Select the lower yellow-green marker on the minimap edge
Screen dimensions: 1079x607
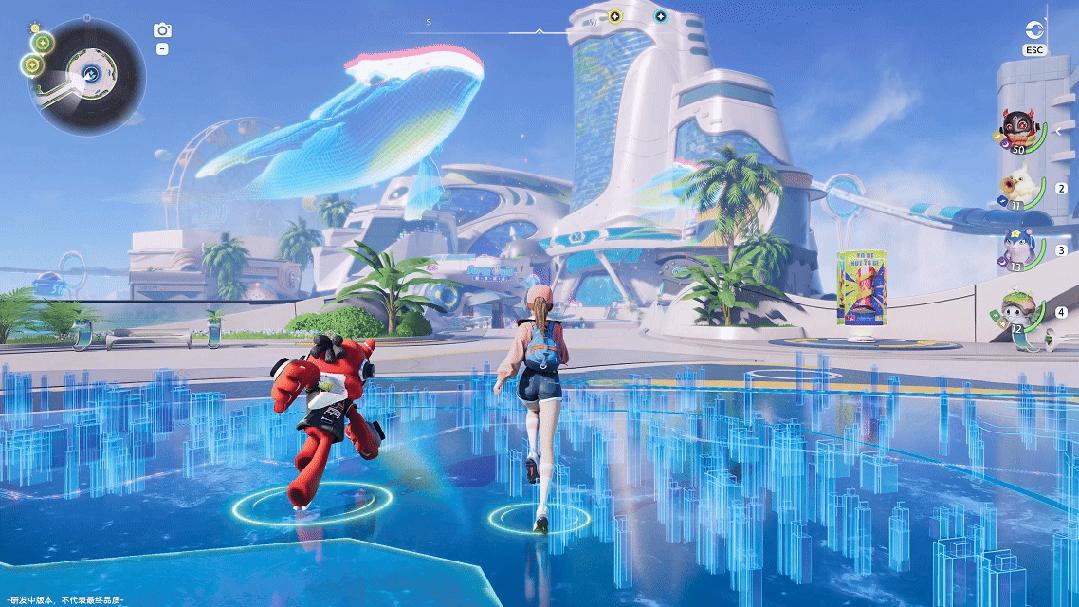pos(32,64)
